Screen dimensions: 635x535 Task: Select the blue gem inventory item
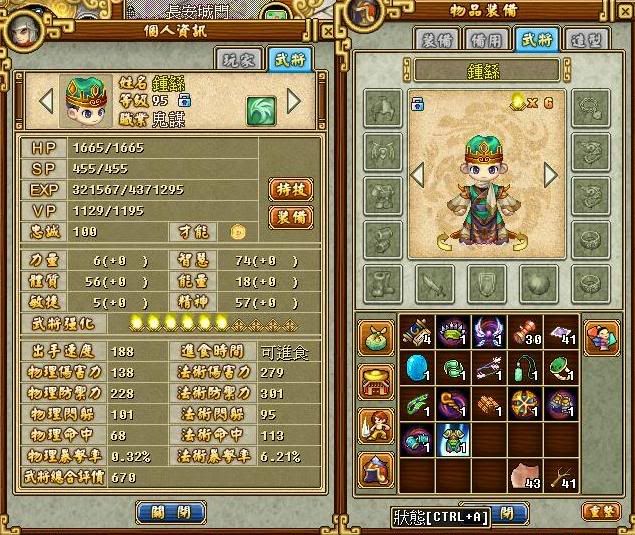416,367
